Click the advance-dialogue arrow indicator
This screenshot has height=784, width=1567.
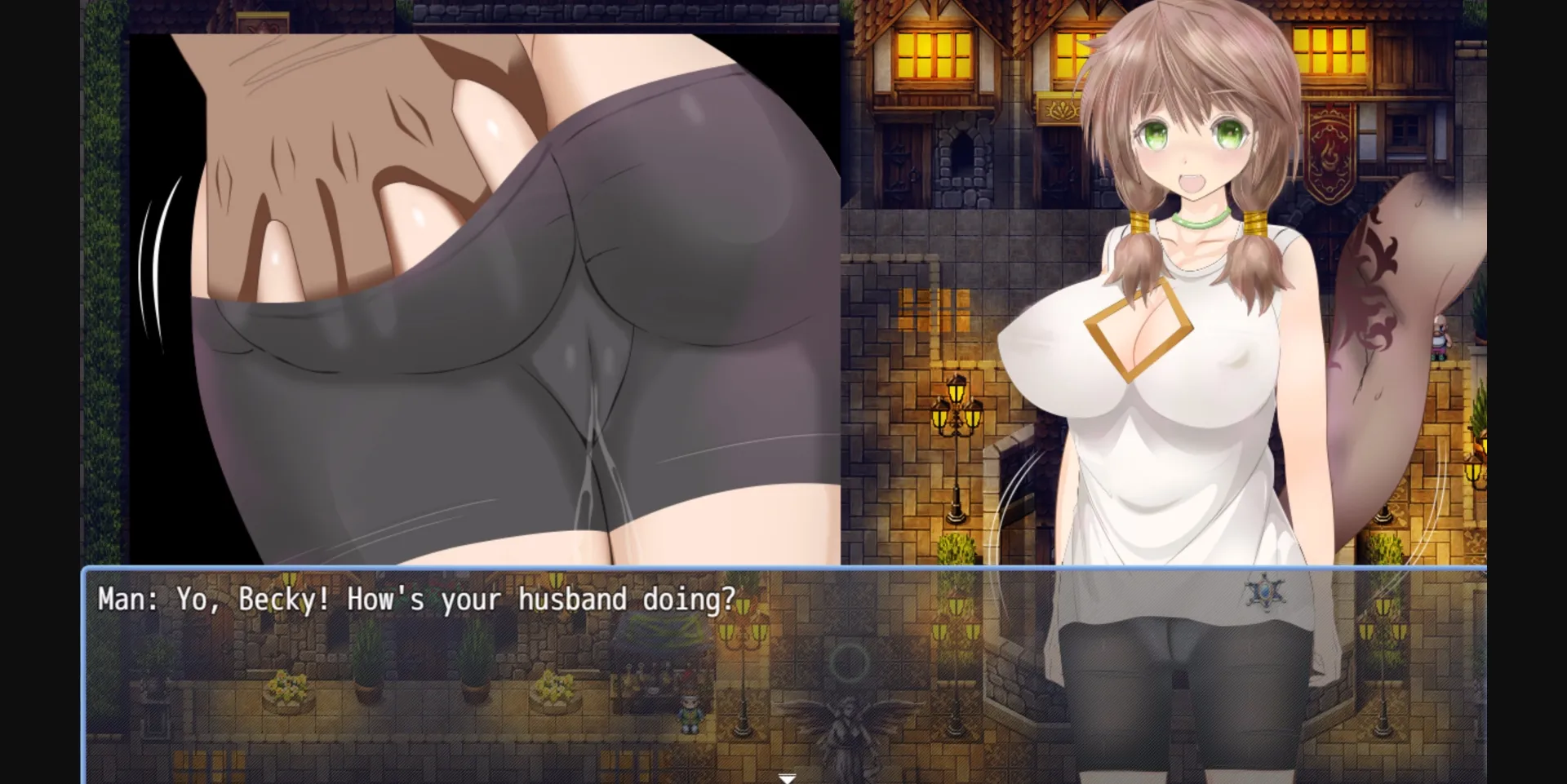788,777
